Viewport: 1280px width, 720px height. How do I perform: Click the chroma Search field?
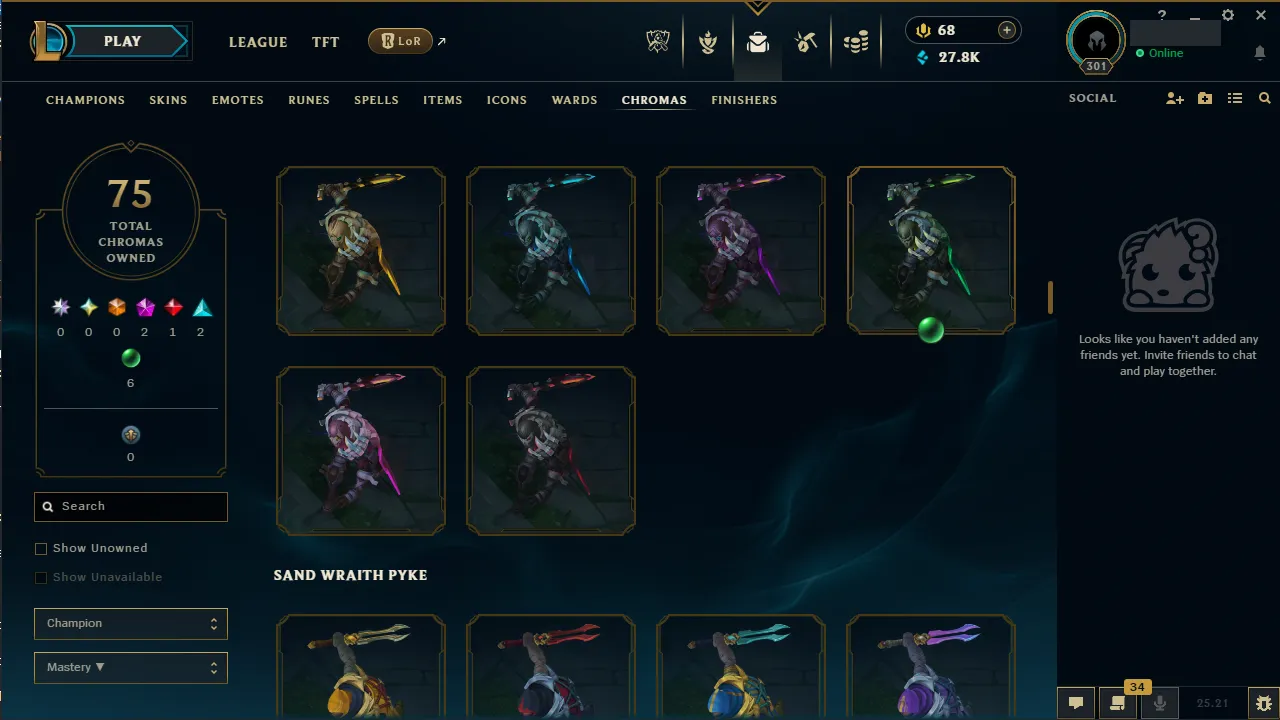point(130,506)
